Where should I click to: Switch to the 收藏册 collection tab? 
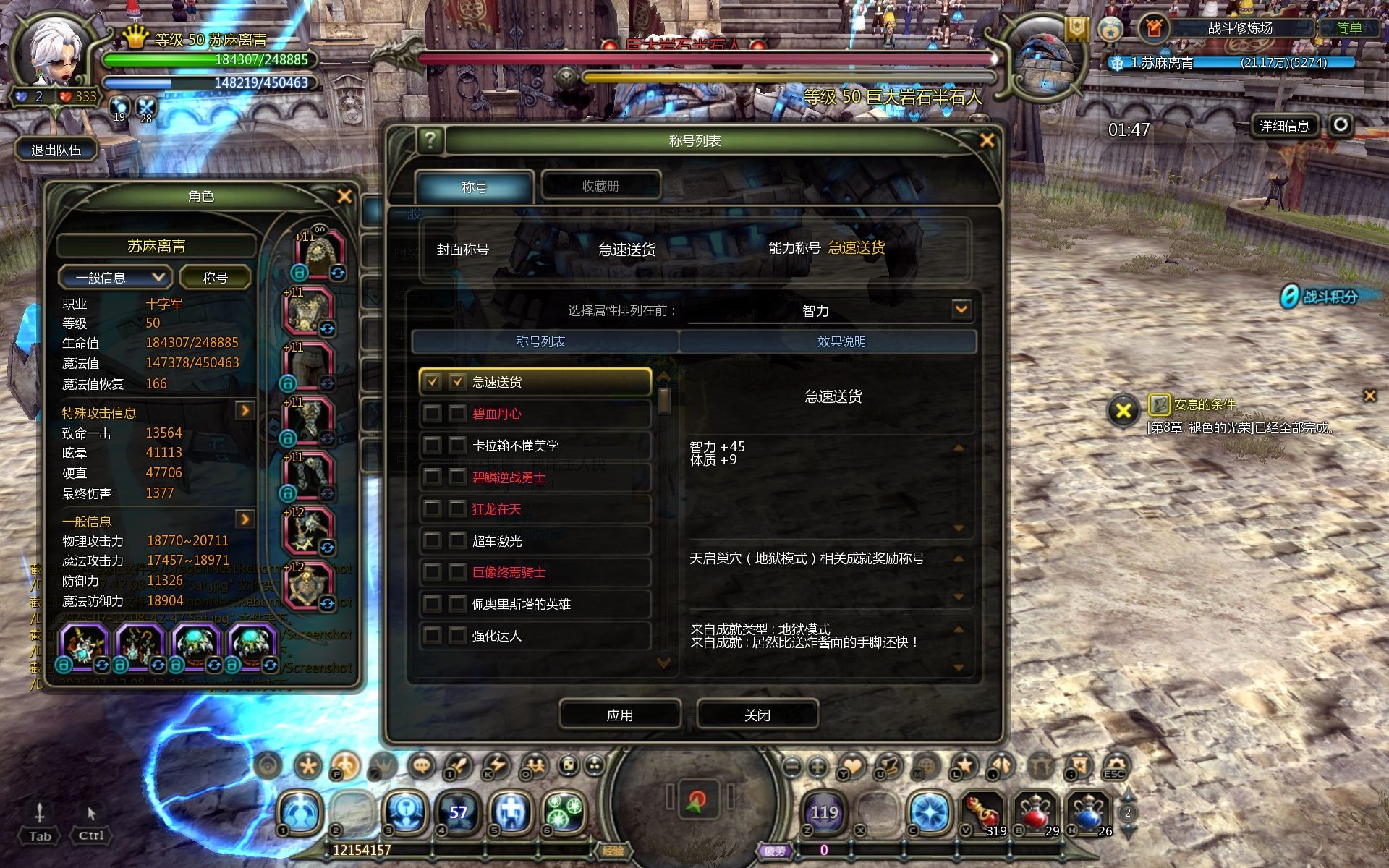600,186
